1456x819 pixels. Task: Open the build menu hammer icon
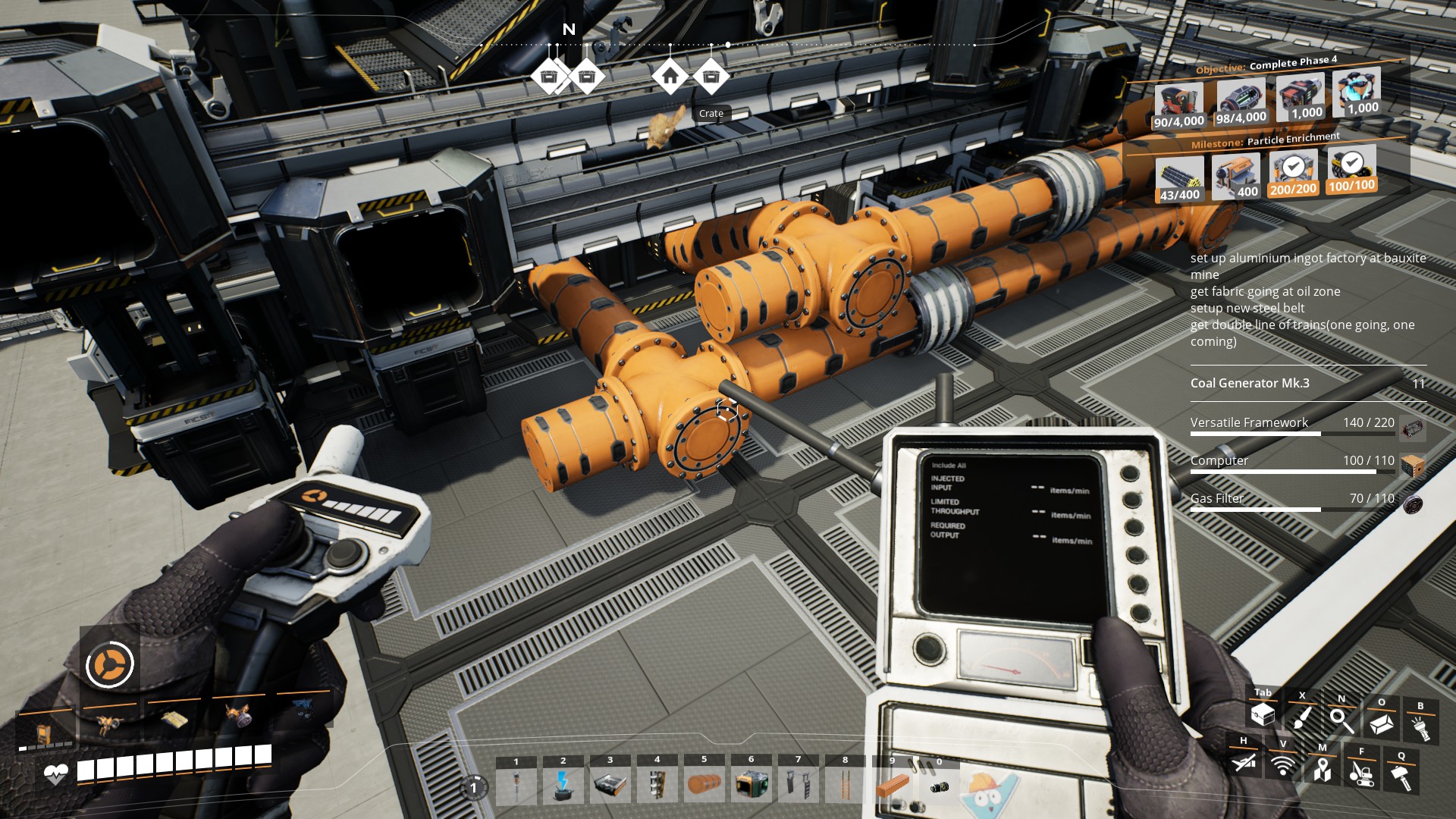(x=1401, y=776)
